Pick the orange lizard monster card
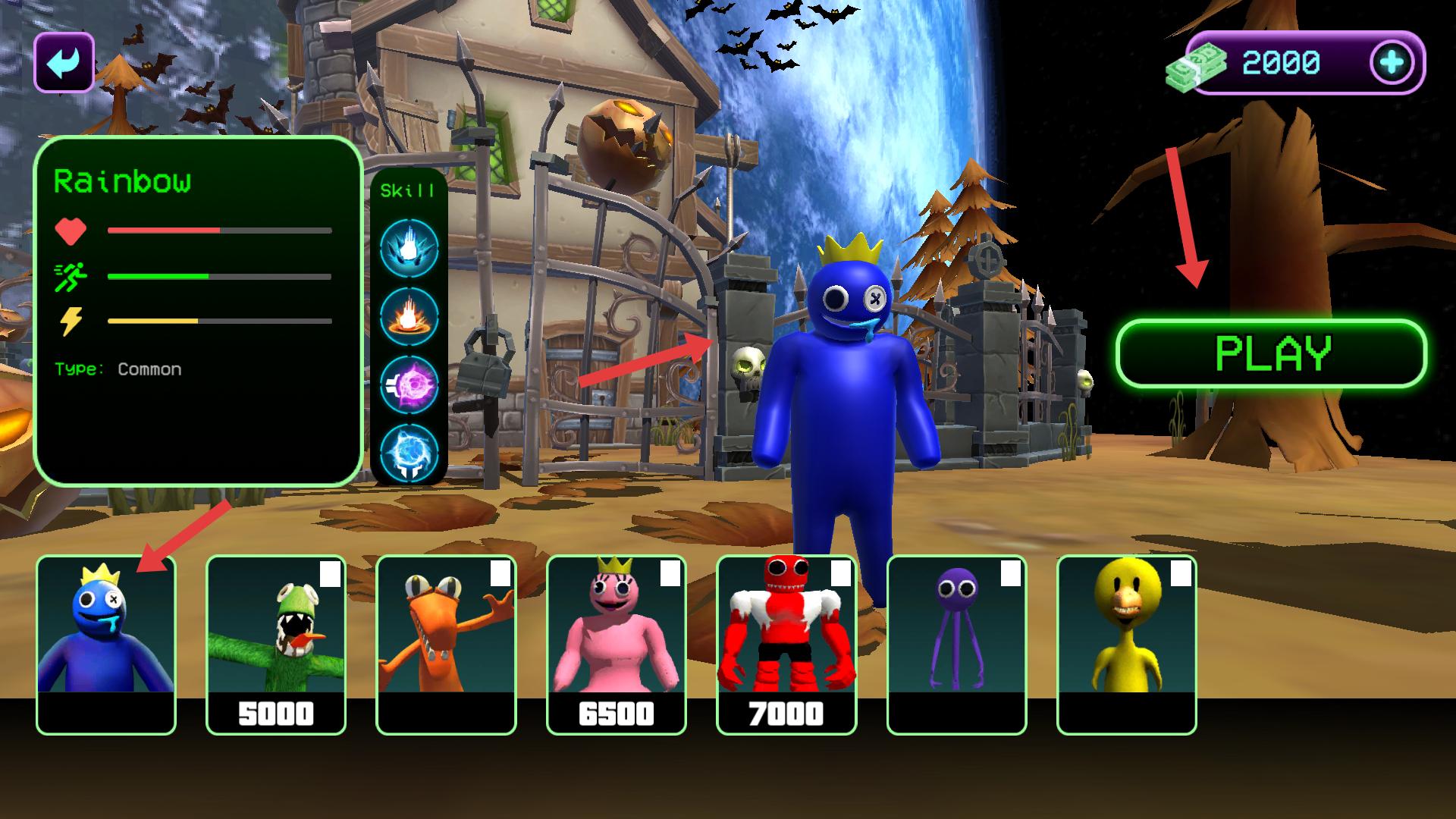The height and width of the screenshot is (819, 1456). pos(446,645)
